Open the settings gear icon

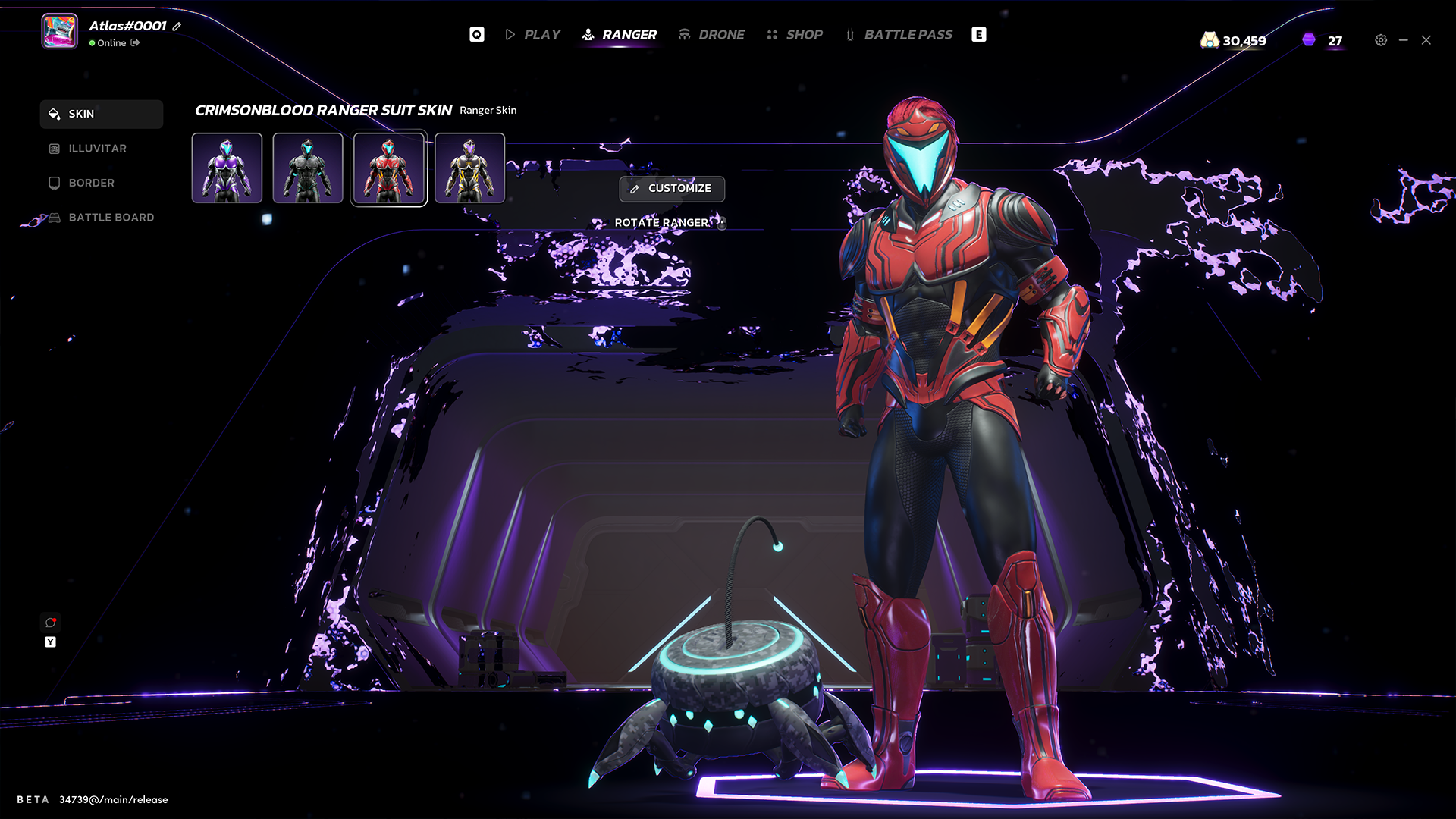[x=1381, y=40]
